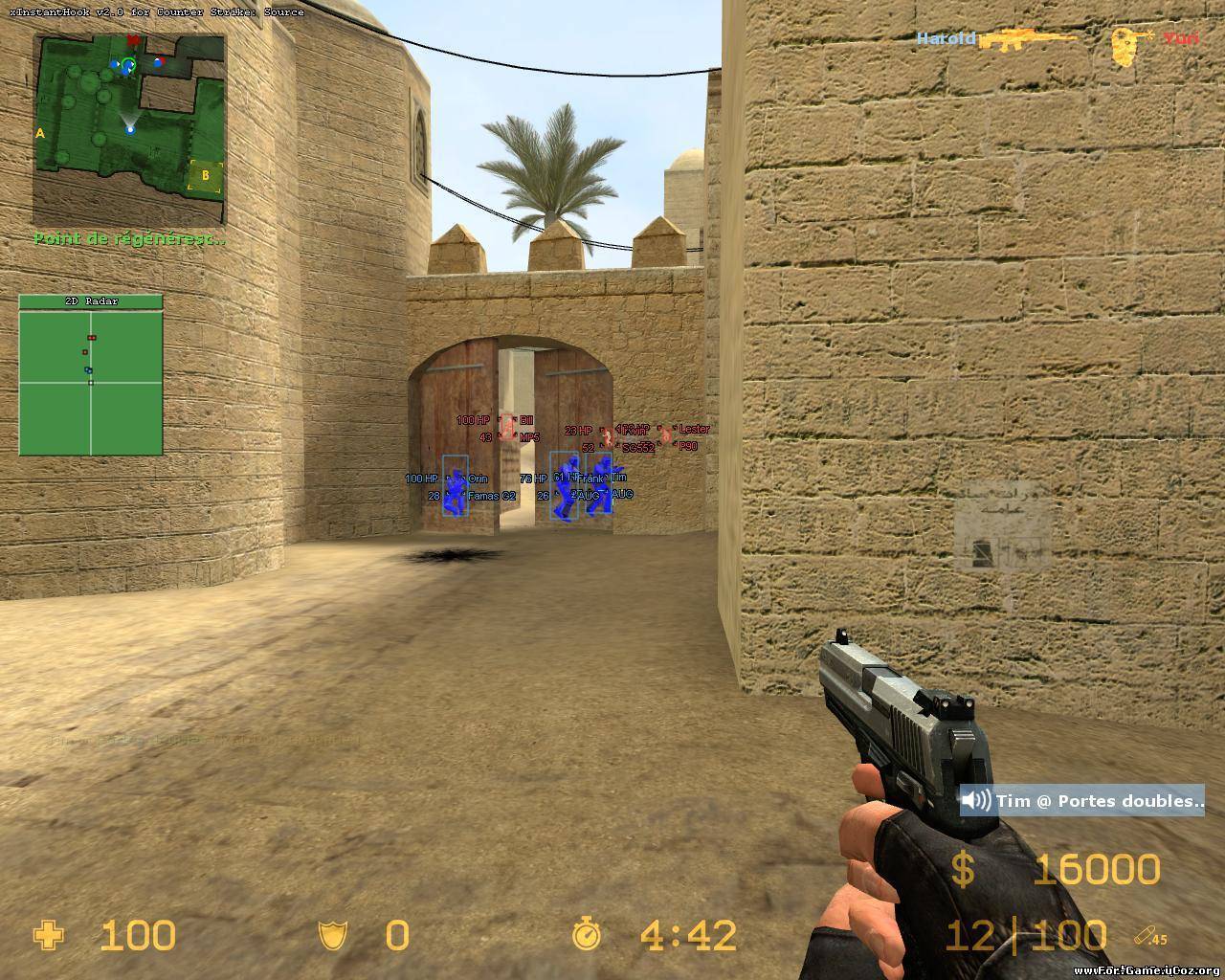Viewport: 1225px width, 980px height.
Task: Click the rifle icon in the kill feed
Action: [1027, 39]
